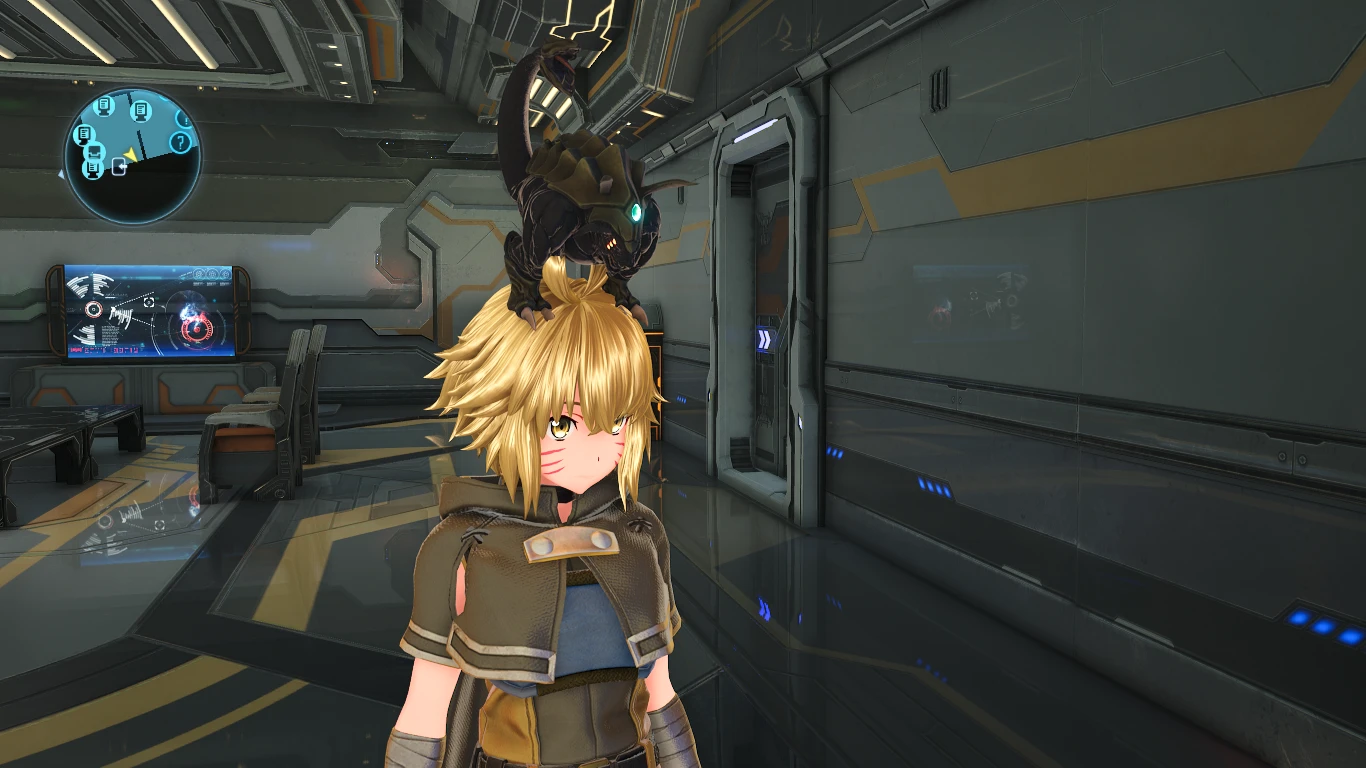The width and height of the screenshot is (1366, 768).
Task: Open the circular minimap
Action: click(132, 155)
